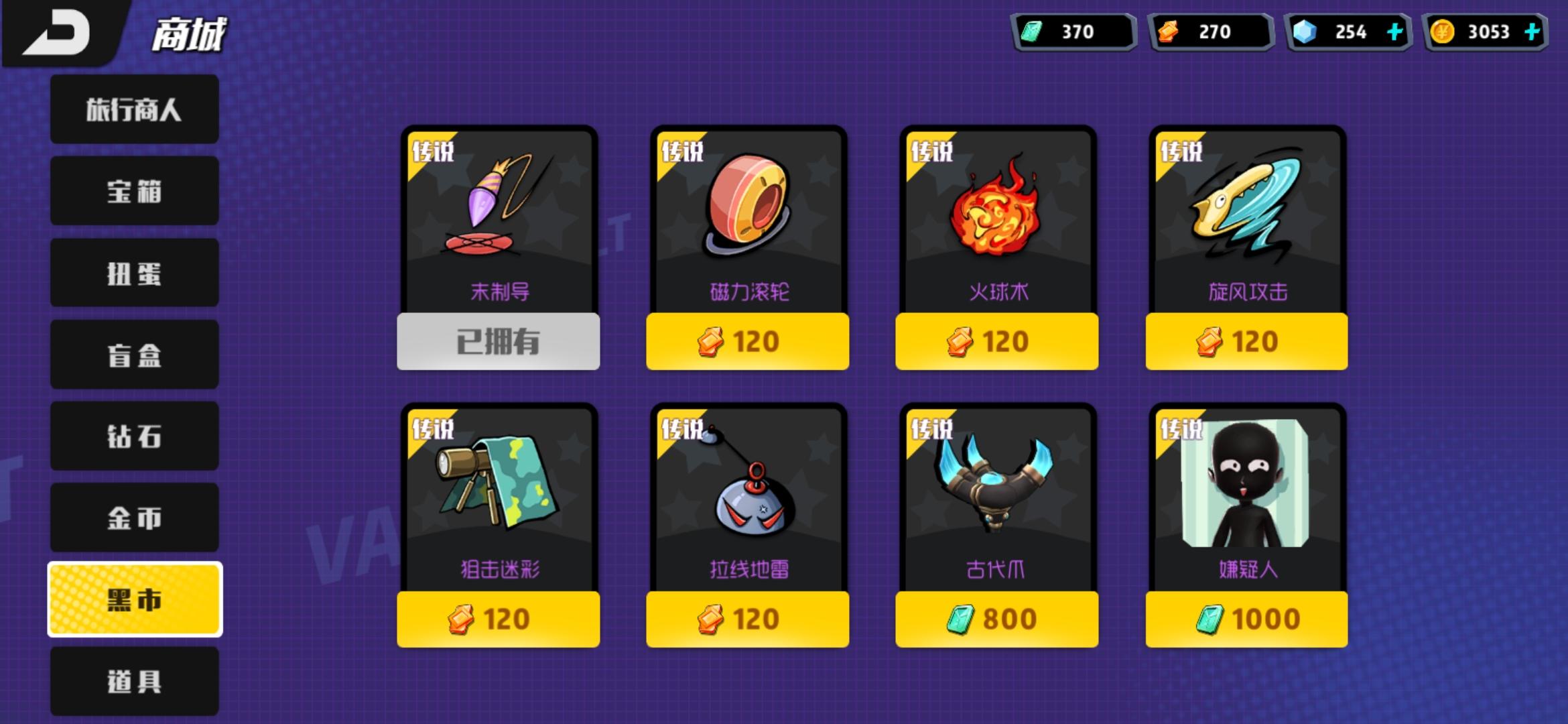Select the 钻石 diamond shop tab
Screen dimensions: 1568x724
pos(133,437)
